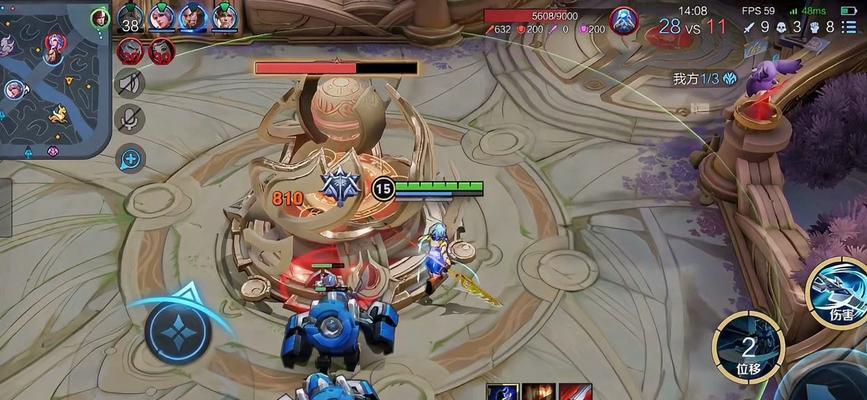The width and height of the screenshot is (867, 400).
Task: Activate the 位移 dash skill
Action: (748, 345)
